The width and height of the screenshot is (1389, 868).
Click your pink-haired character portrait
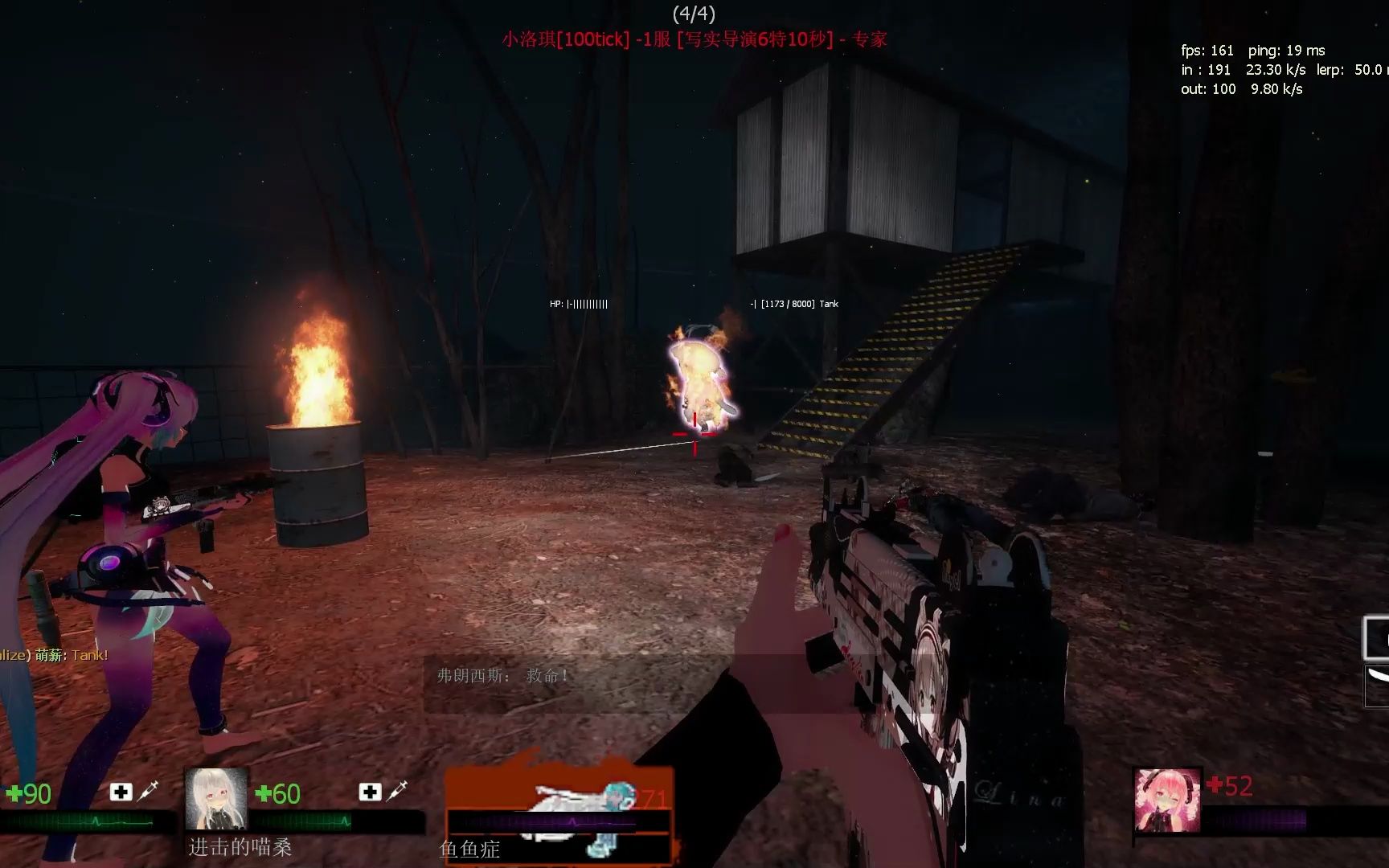point(1167,800)
